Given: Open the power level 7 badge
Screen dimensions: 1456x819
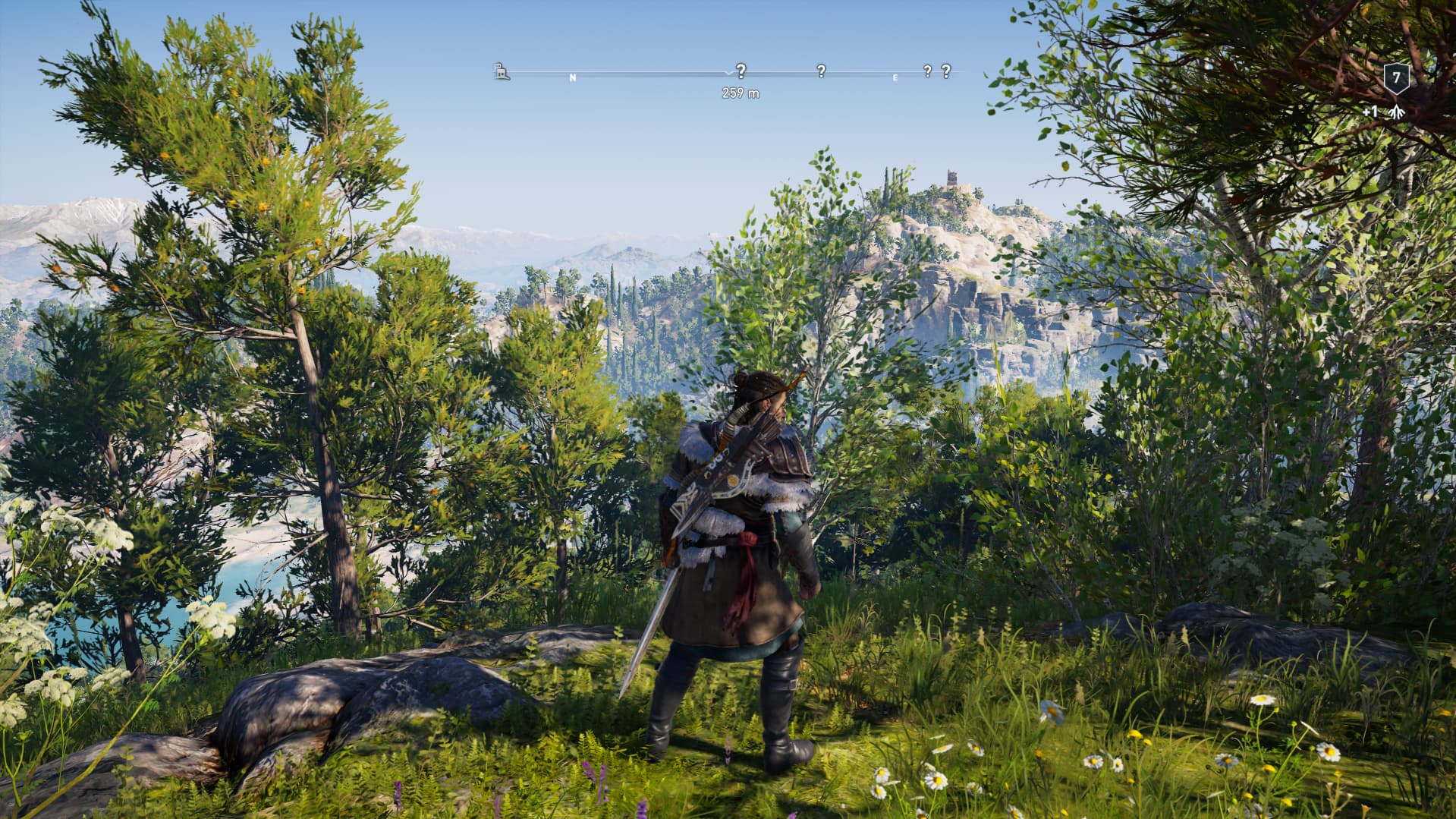Looking at the screenshot, I should pos(1396,78).
